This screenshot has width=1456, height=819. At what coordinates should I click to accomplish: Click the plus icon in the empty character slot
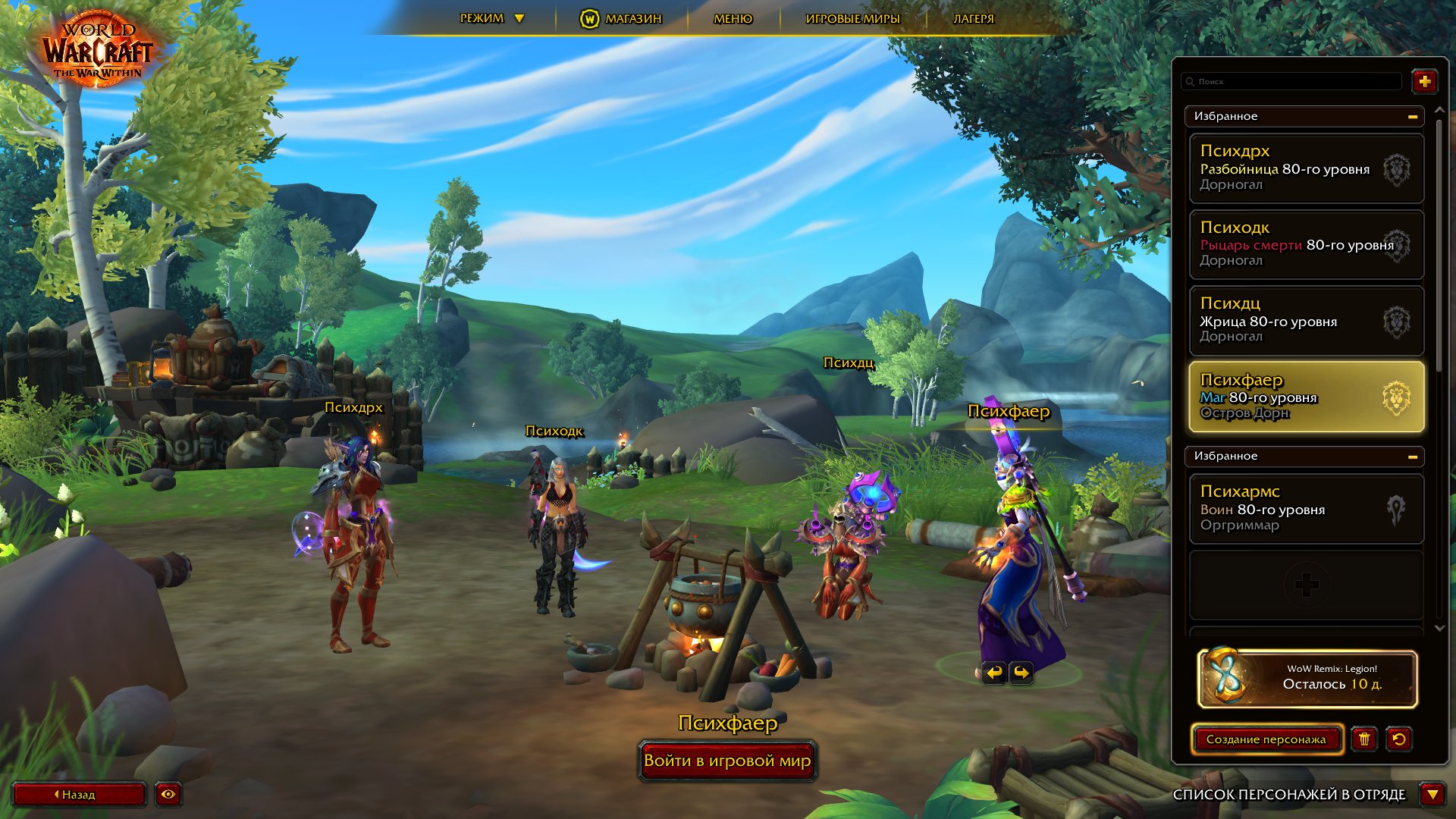[1306, 585]
